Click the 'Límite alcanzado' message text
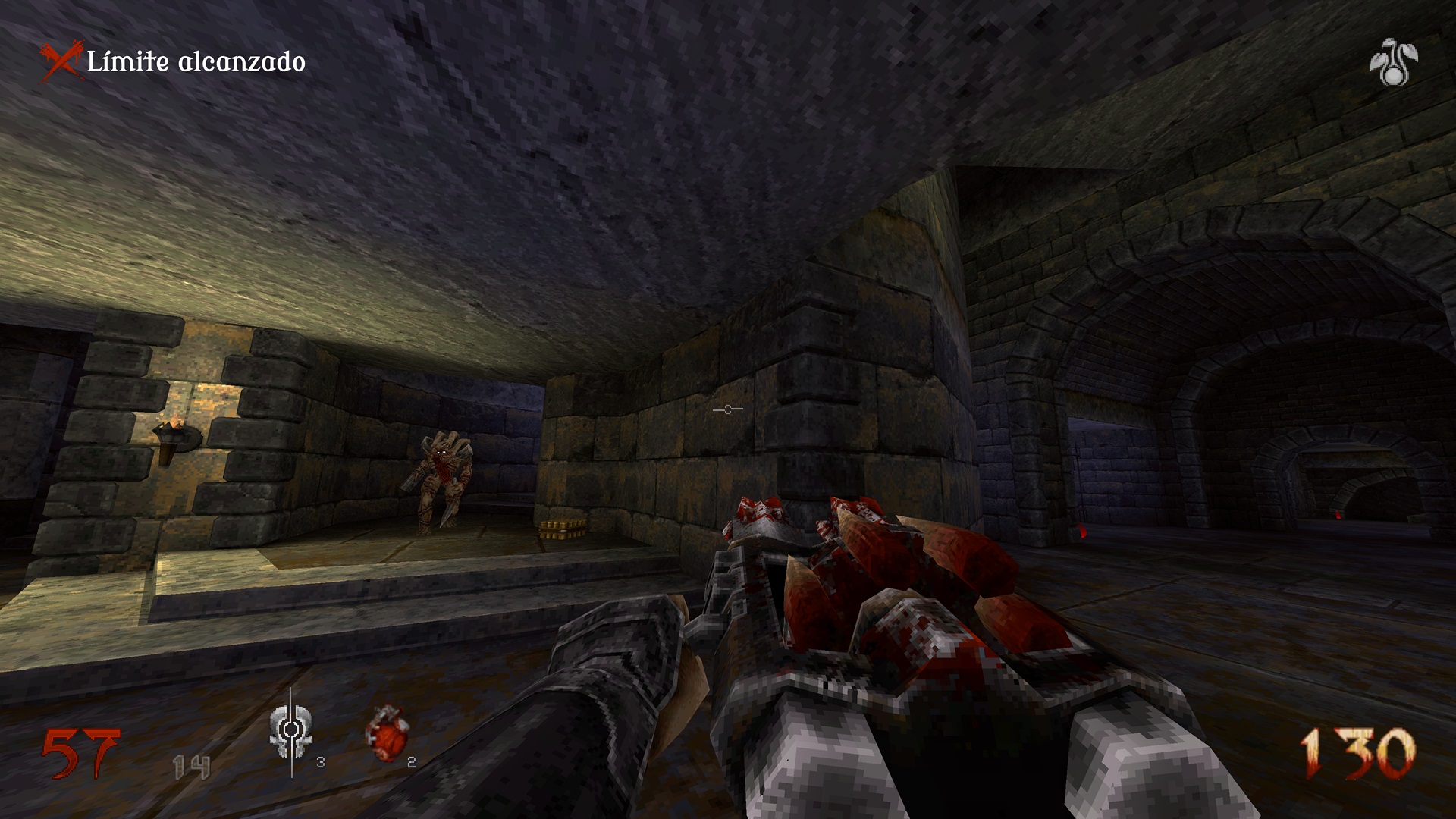The width and height of the screenshot is (1456, 819). point(196,61)
